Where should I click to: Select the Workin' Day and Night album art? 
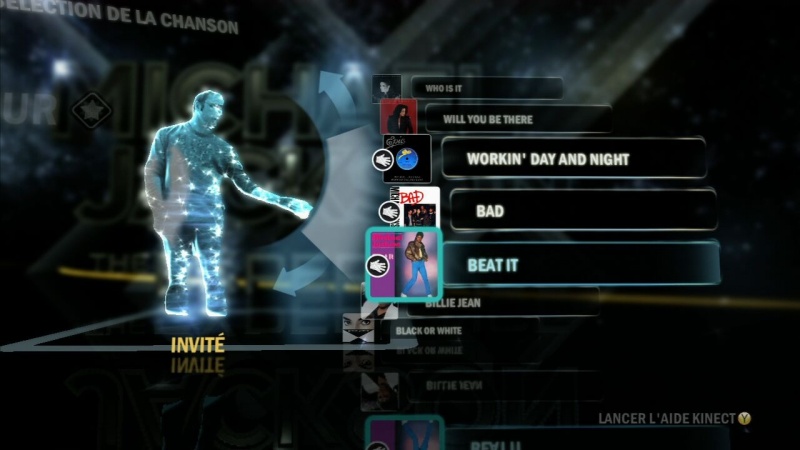[408, 158]
